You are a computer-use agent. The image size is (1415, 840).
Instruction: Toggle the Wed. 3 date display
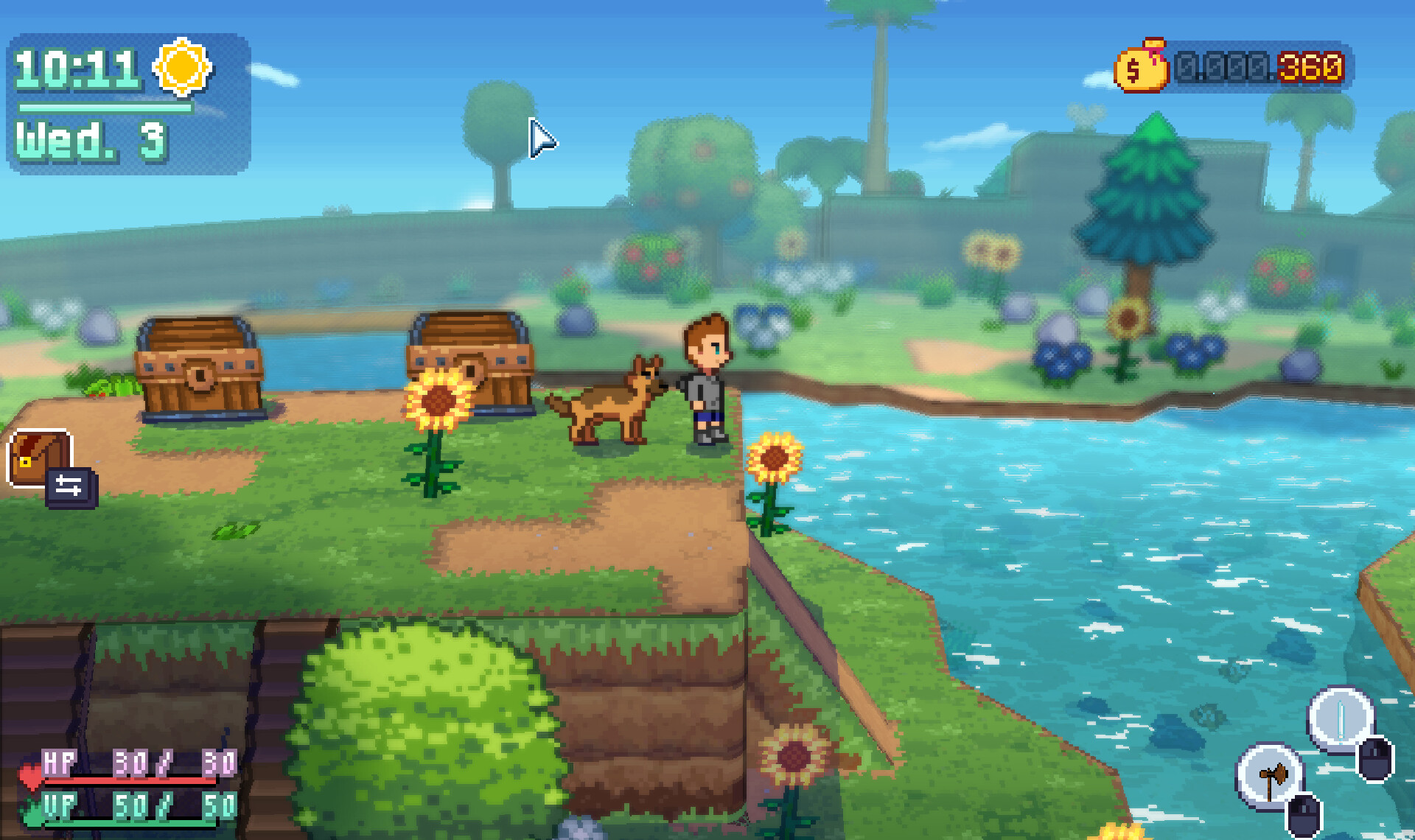(90, 140)
